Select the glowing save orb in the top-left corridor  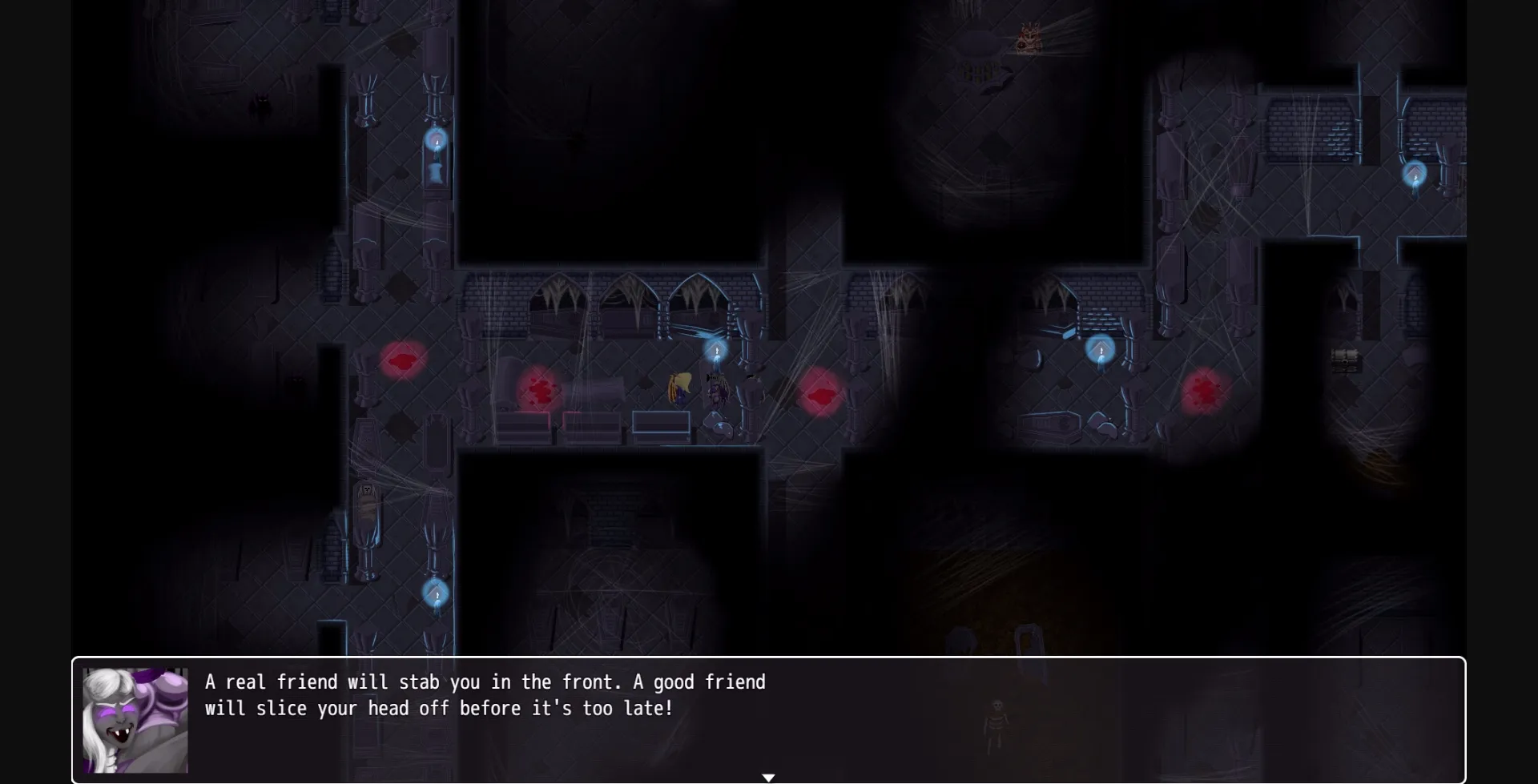pyautogui.click(x=437, y=141)
